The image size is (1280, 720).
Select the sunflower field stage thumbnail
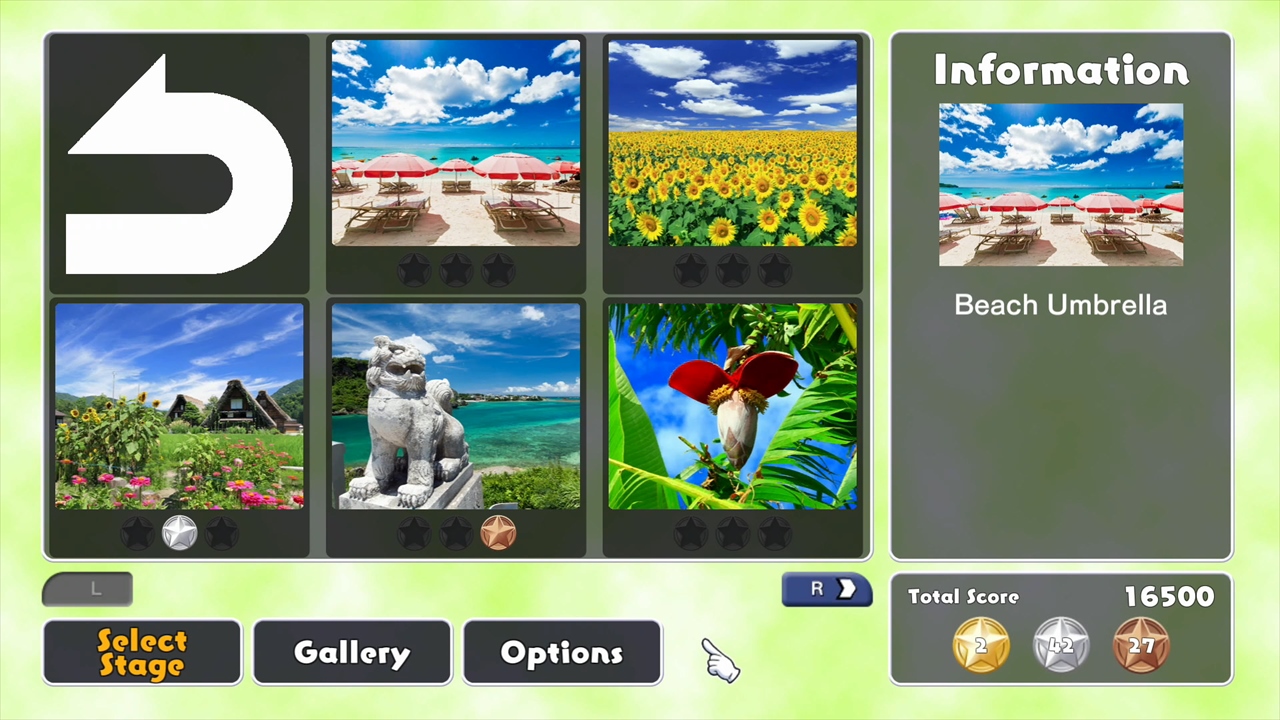[733, 143]
